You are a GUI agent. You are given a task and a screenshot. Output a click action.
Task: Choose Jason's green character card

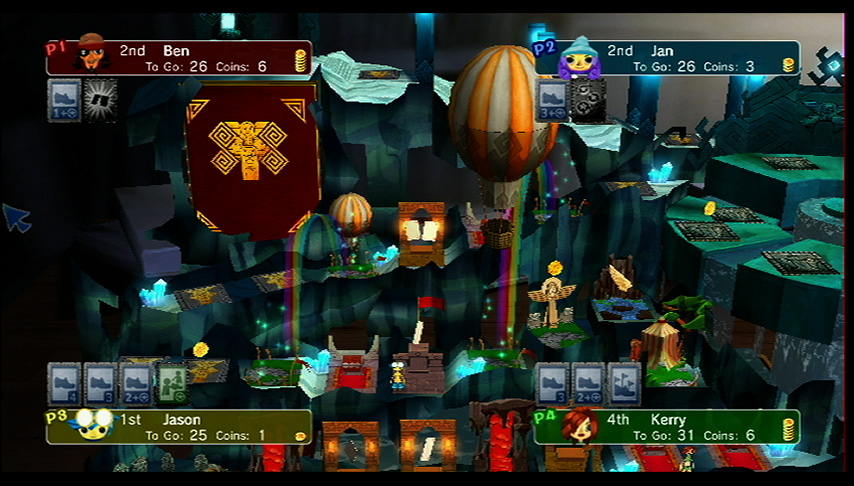(172, 383)
